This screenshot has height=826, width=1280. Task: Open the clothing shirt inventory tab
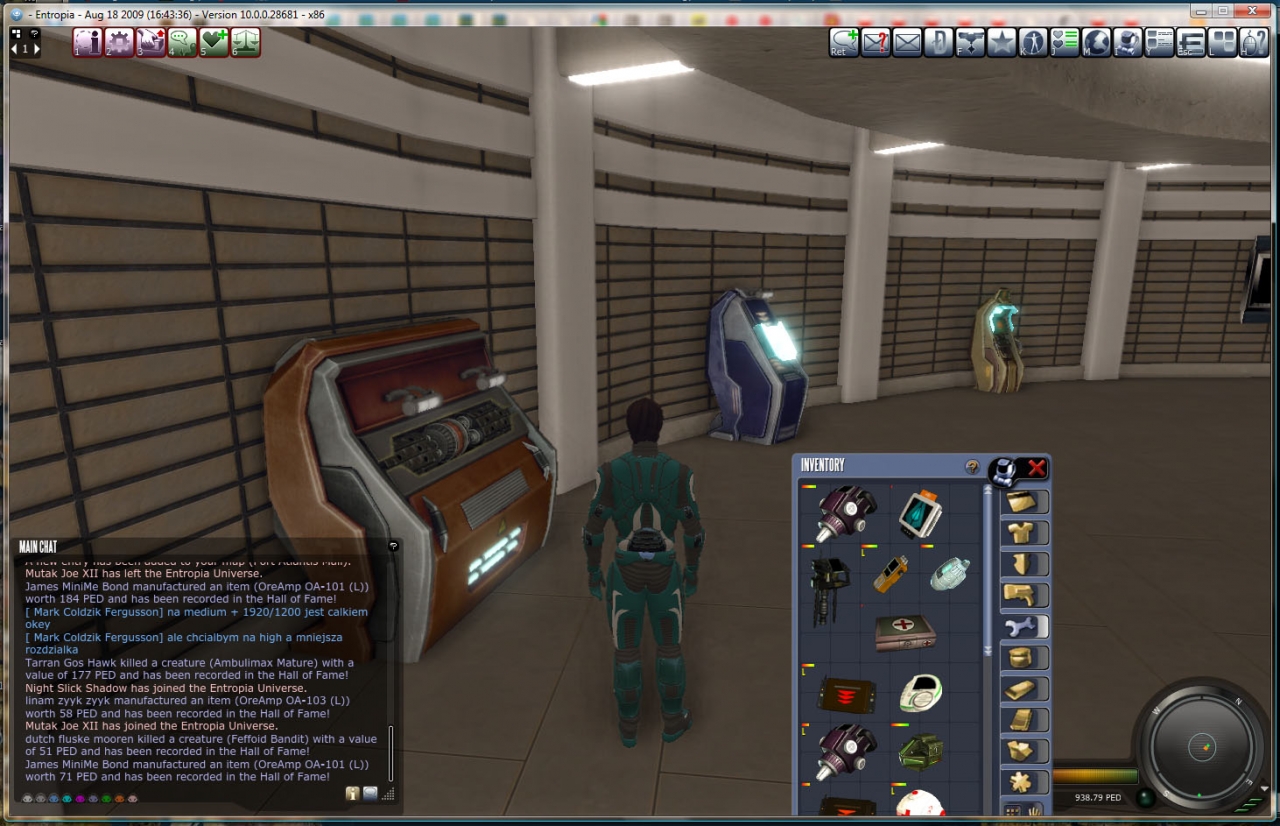point(1024,533)
